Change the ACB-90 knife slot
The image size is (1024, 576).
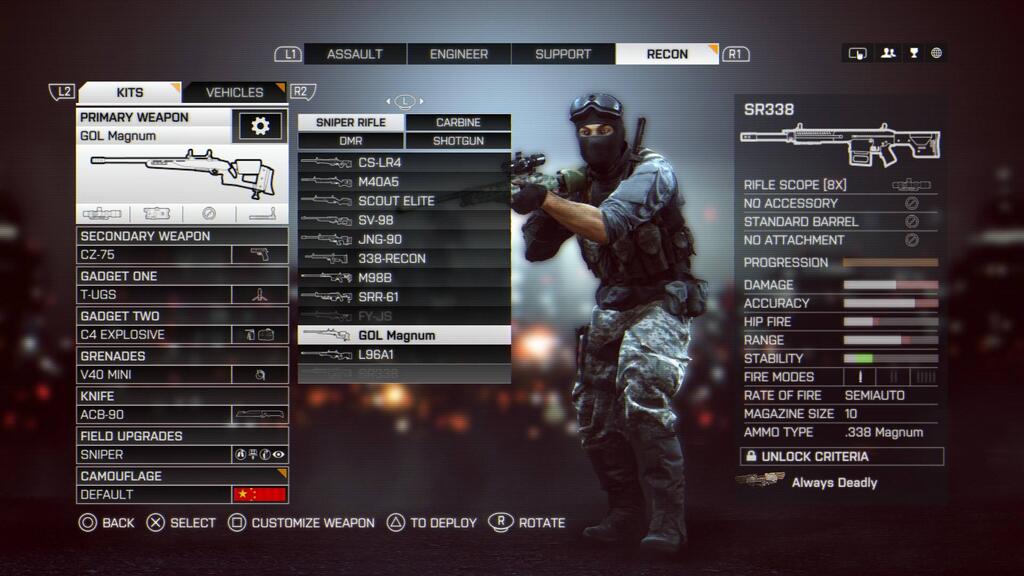[182, 414]
